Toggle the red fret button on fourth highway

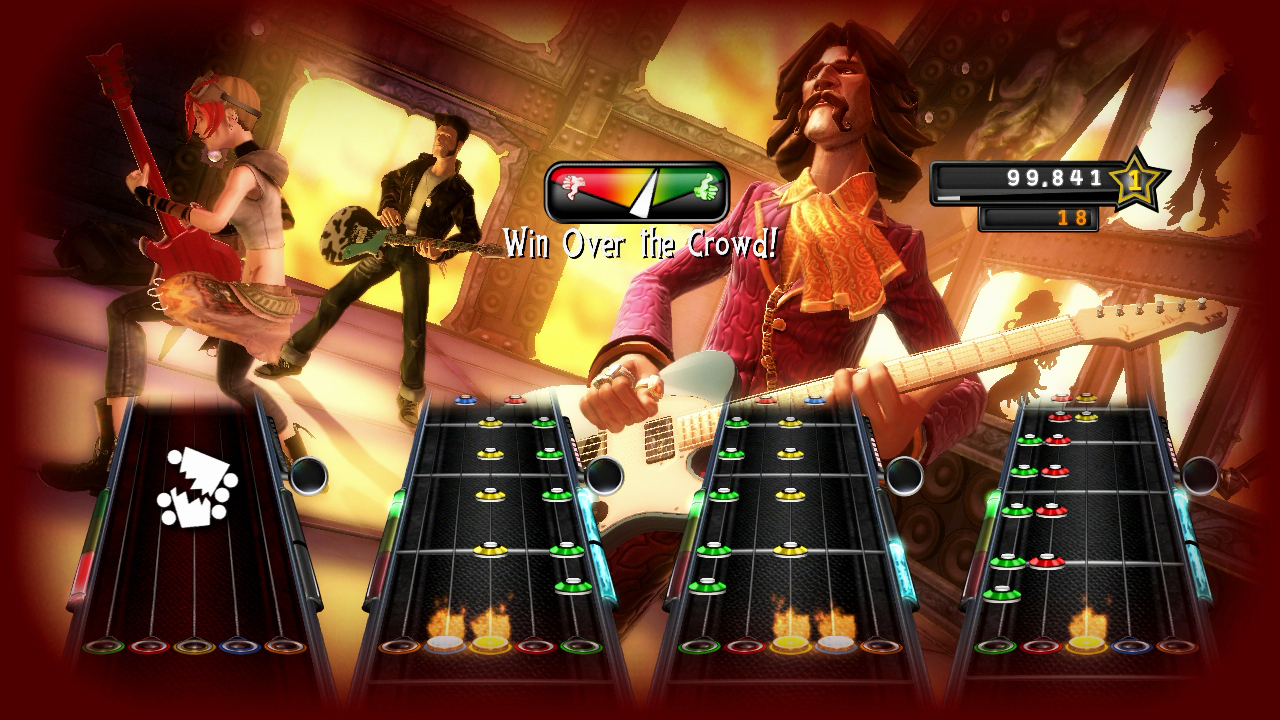click(1041, 645)
